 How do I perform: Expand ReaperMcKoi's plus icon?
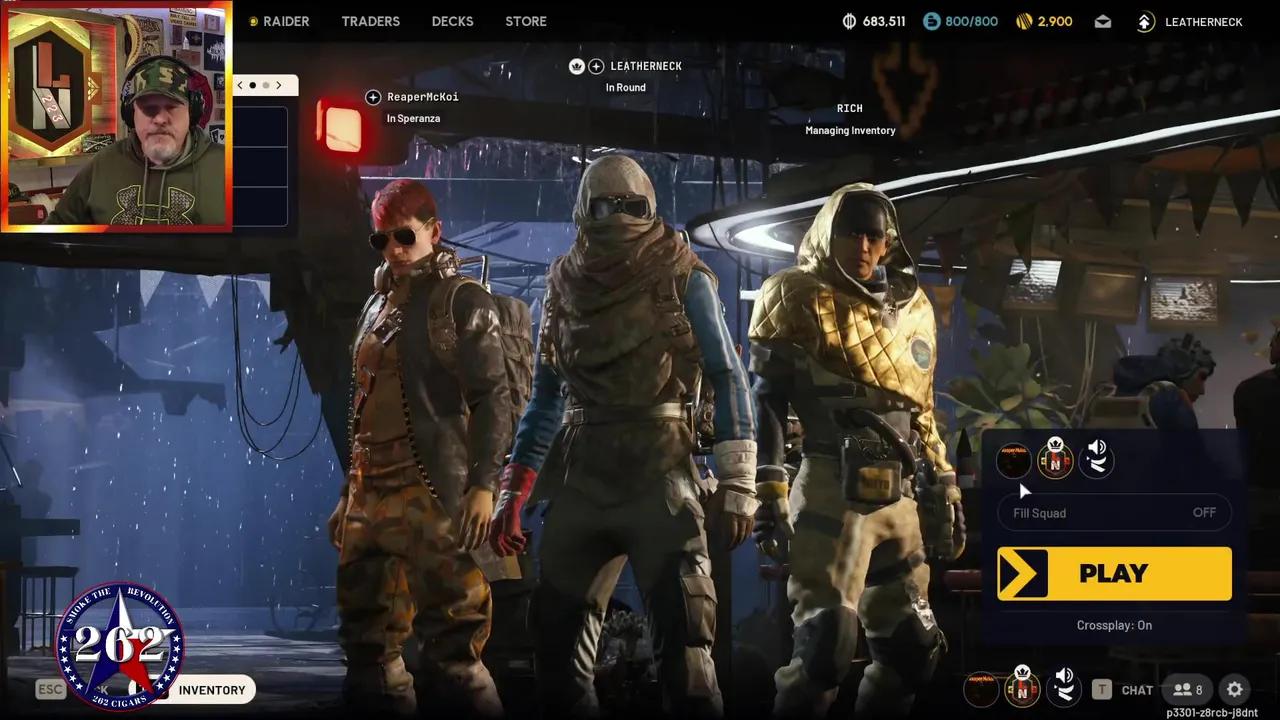pyautogui.click(x=372, y=97)
